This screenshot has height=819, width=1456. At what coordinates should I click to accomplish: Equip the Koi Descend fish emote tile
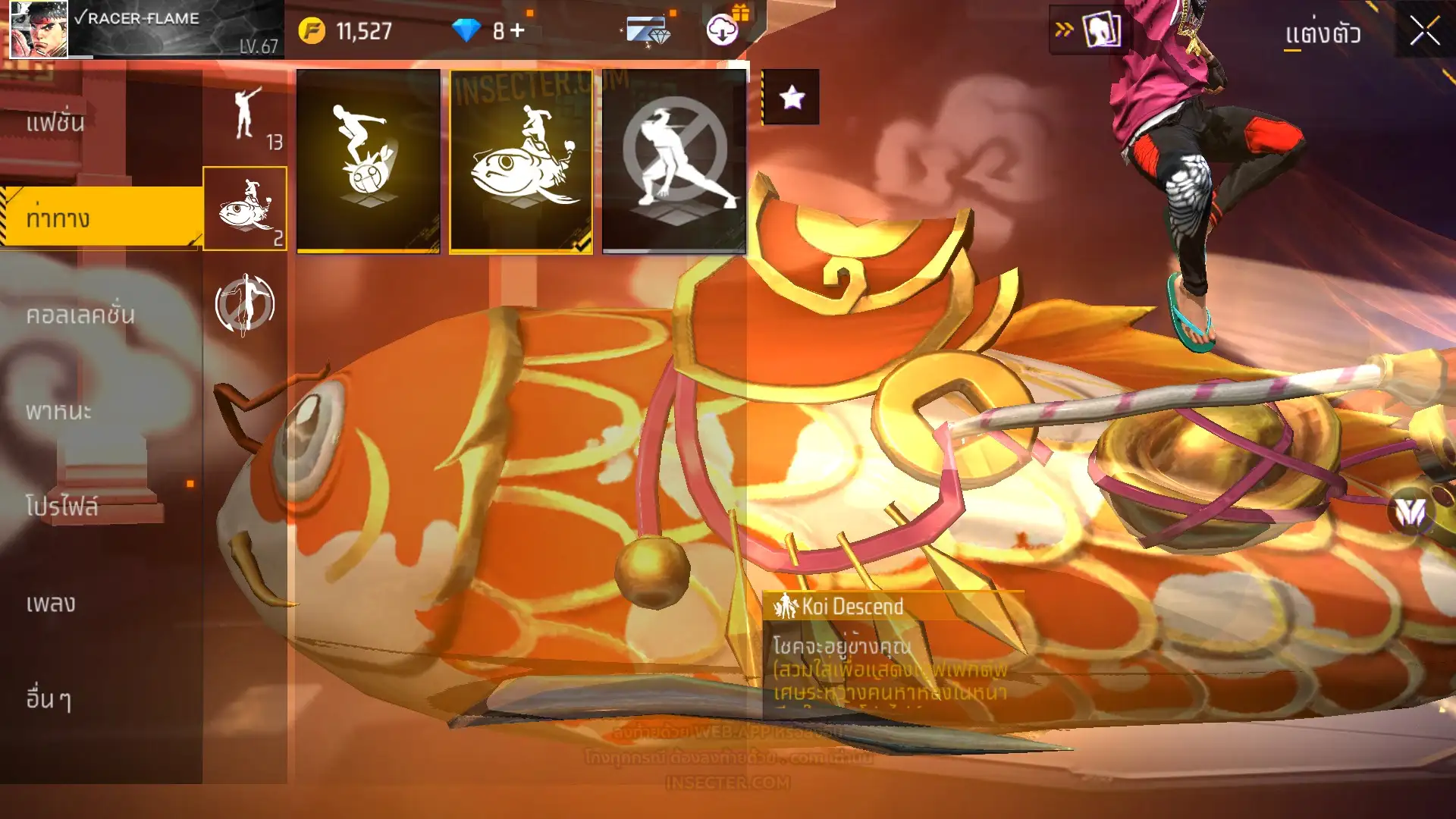(x=521, y=160)
